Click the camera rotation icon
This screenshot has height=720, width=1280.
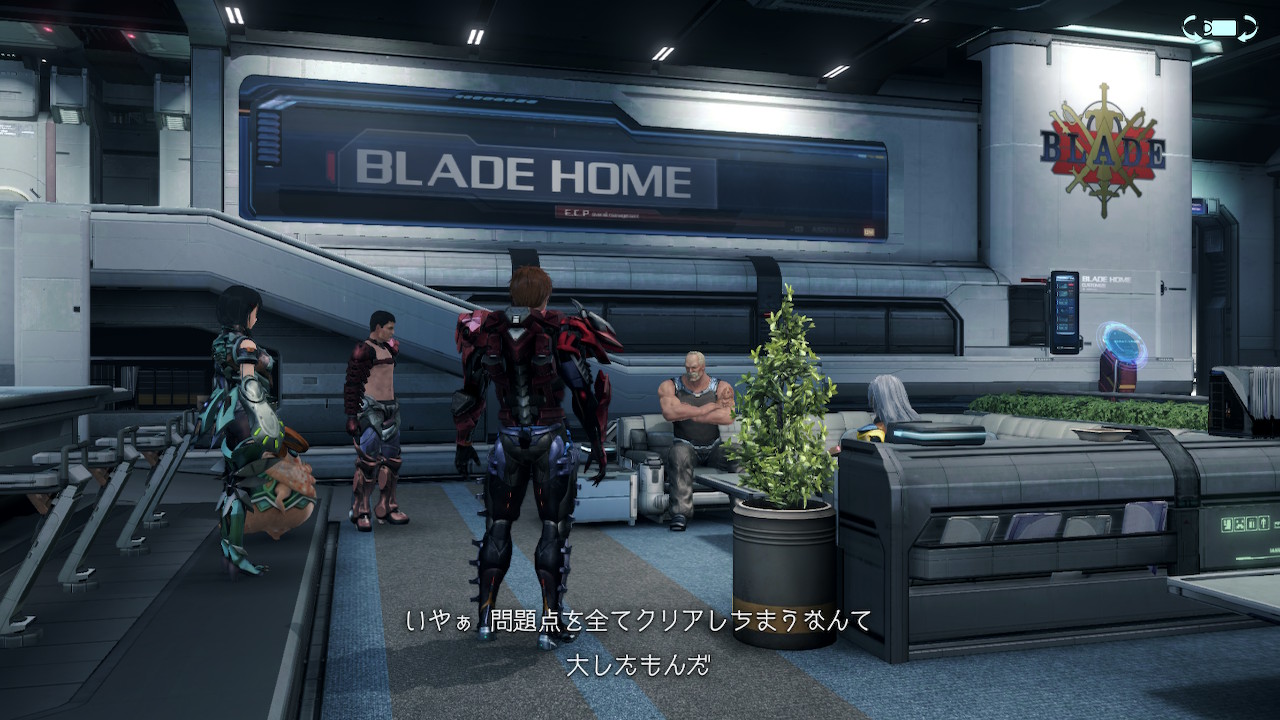pos(1219,28)
